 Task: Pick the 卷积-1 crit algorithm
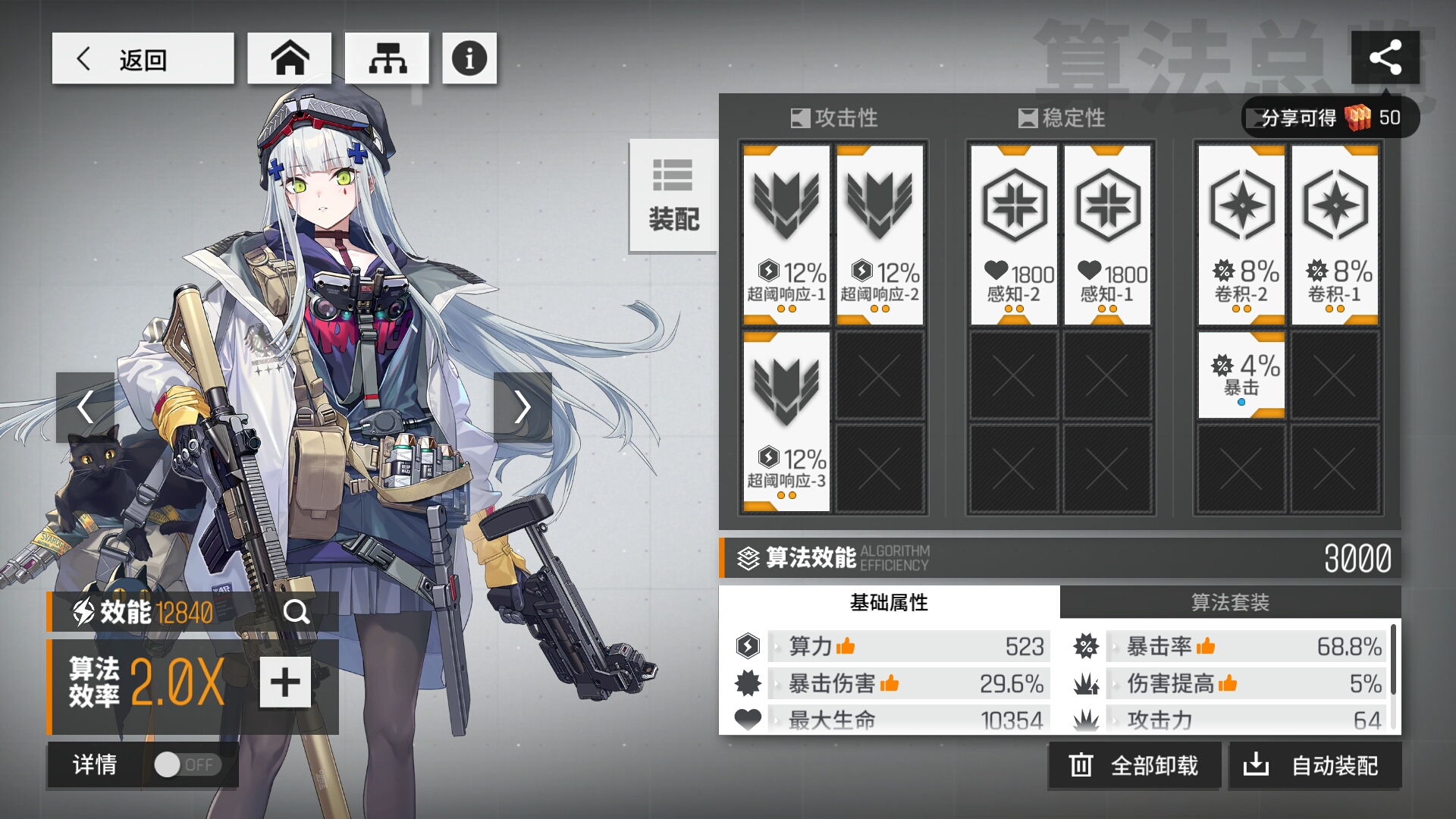[x=1335, y=235]
